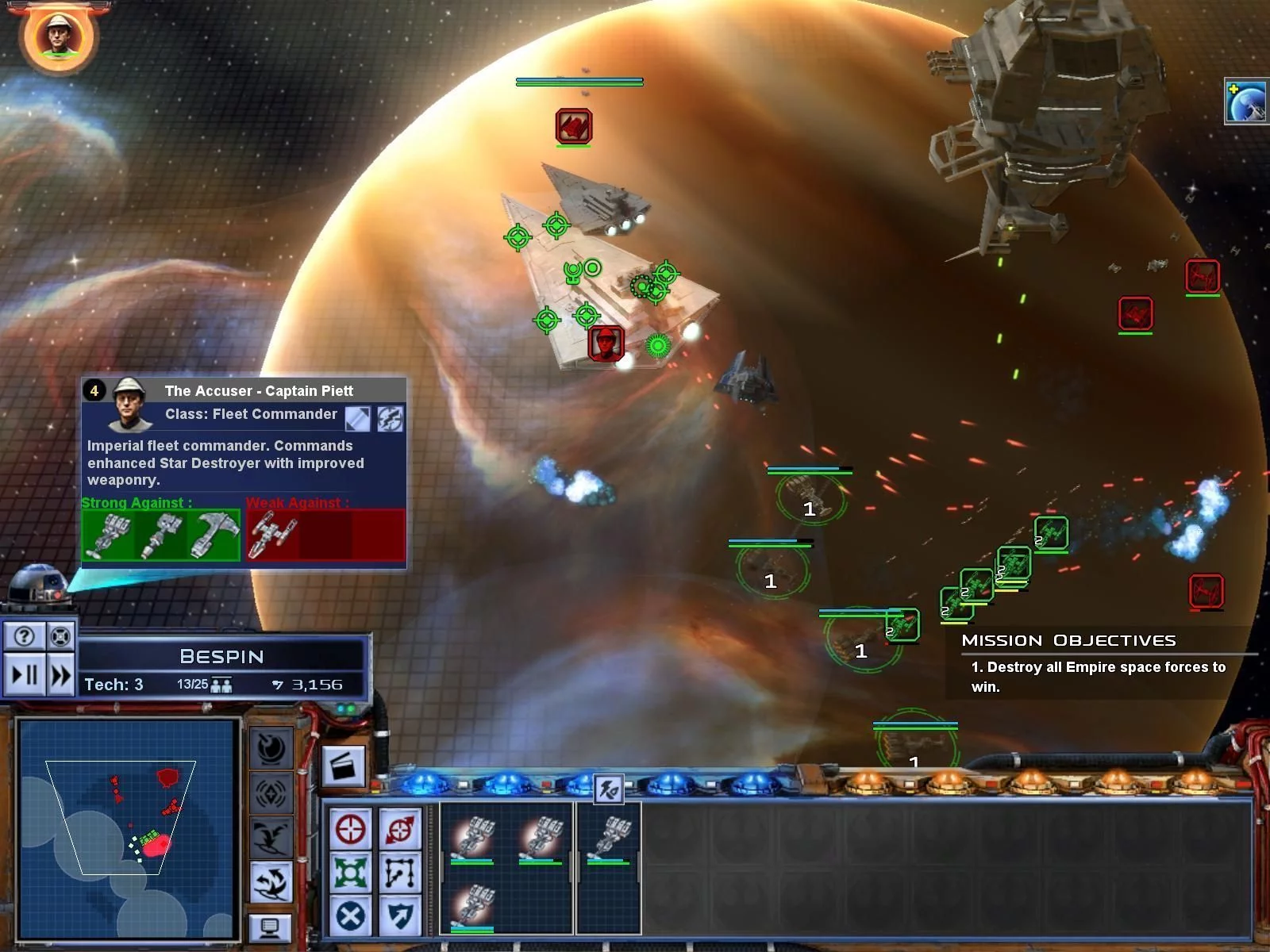Activate the waypoint path command
Viewport: 1270px width, 952px height.
coord(399,873)
